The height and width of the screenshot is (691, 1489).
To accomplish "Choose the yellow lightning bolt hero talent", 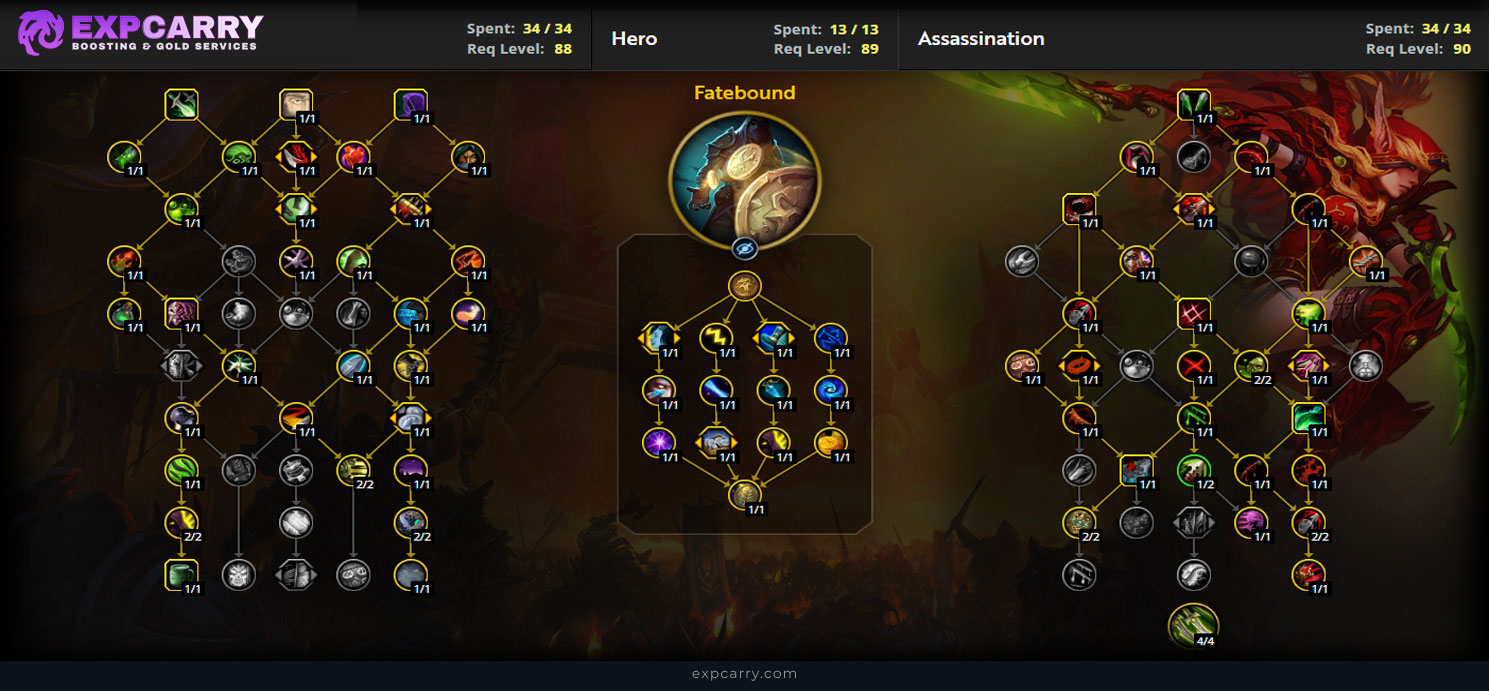I will coord(715,339).
